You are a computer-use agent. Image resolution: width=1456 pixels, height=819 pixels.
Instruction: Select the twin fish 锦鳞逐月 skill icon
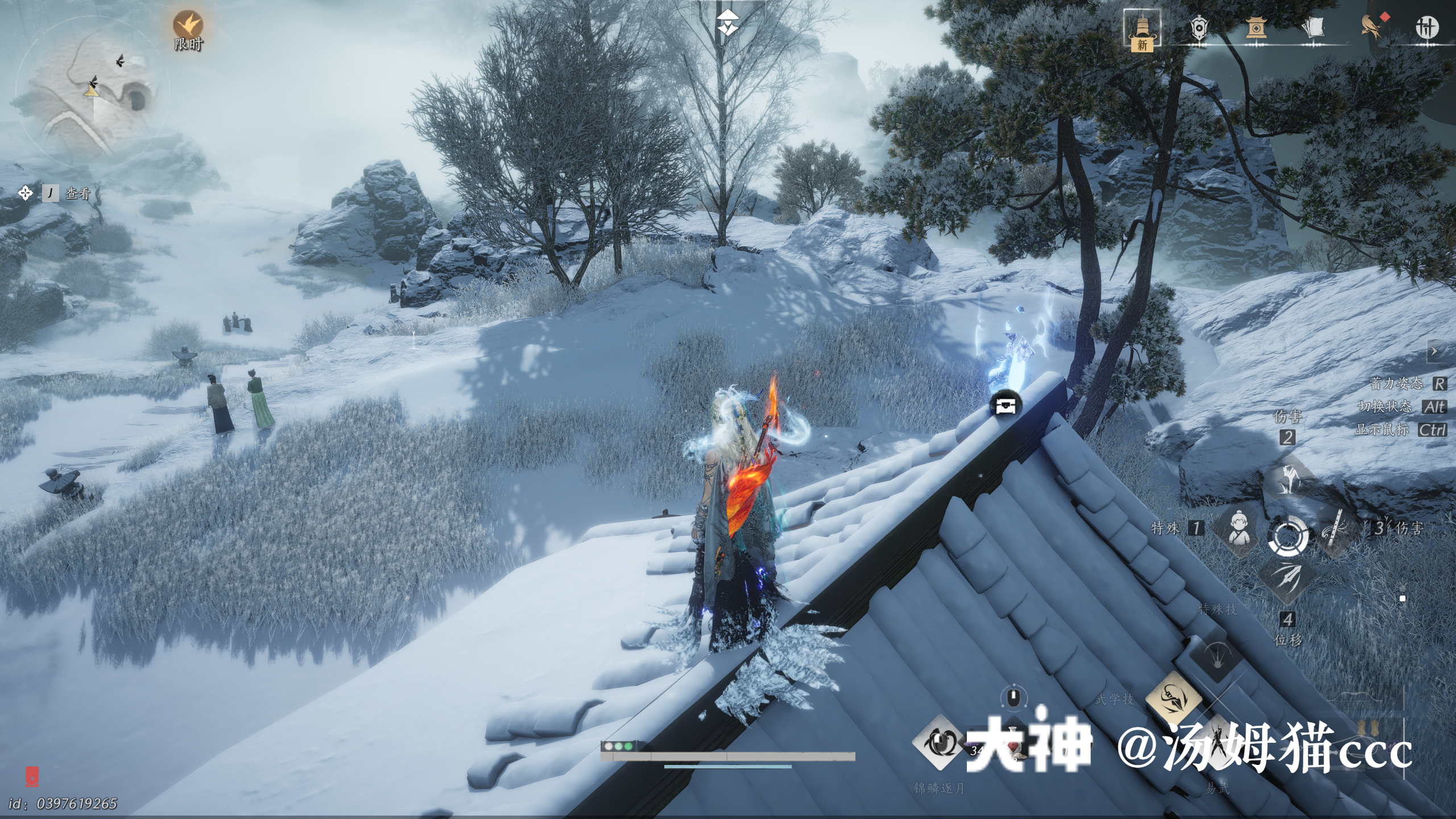(x=938, y=743)
